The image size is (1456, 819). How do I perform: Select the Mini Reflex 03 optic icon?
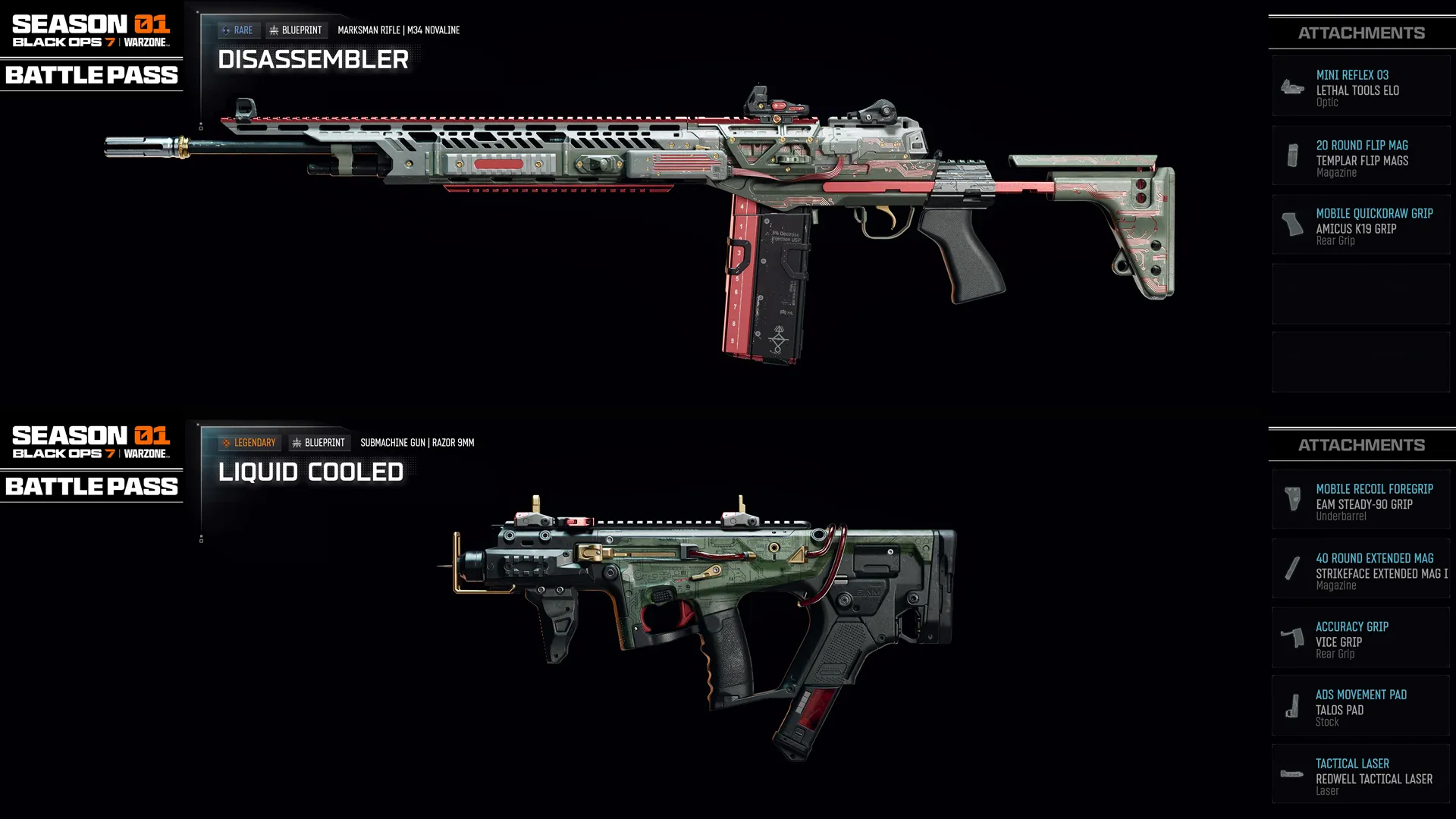coord(1291,86)
